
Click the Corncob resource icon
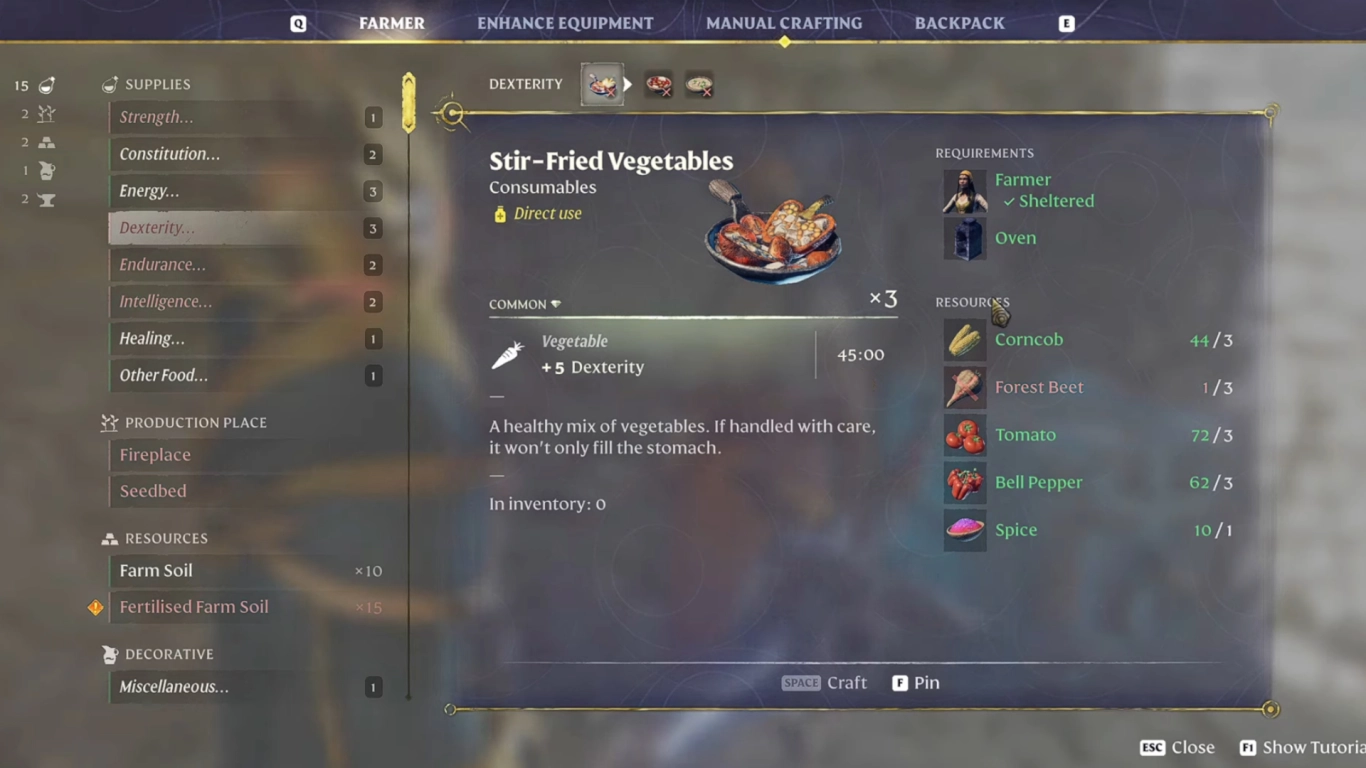[964, 340]
